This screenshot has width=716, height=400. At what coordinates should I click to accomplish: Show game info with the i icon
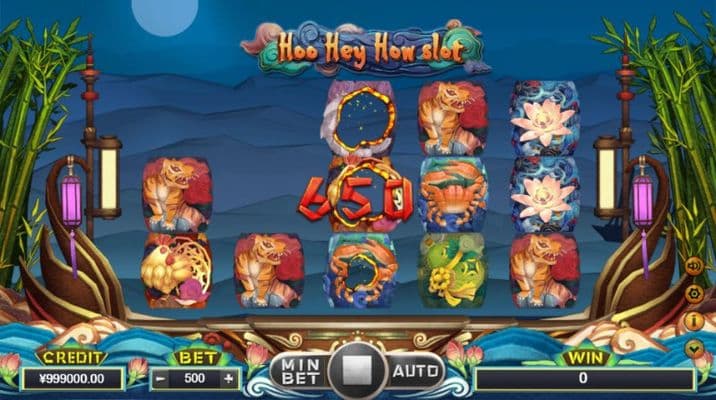[x=693, y=321]
